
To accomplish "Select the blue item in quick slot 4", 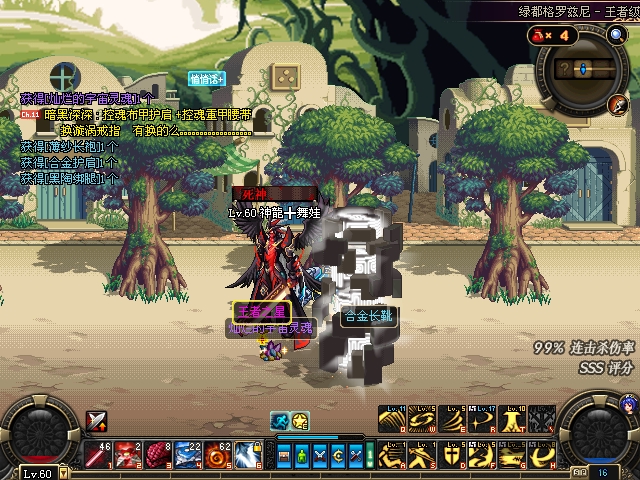I will coord(186,456).
